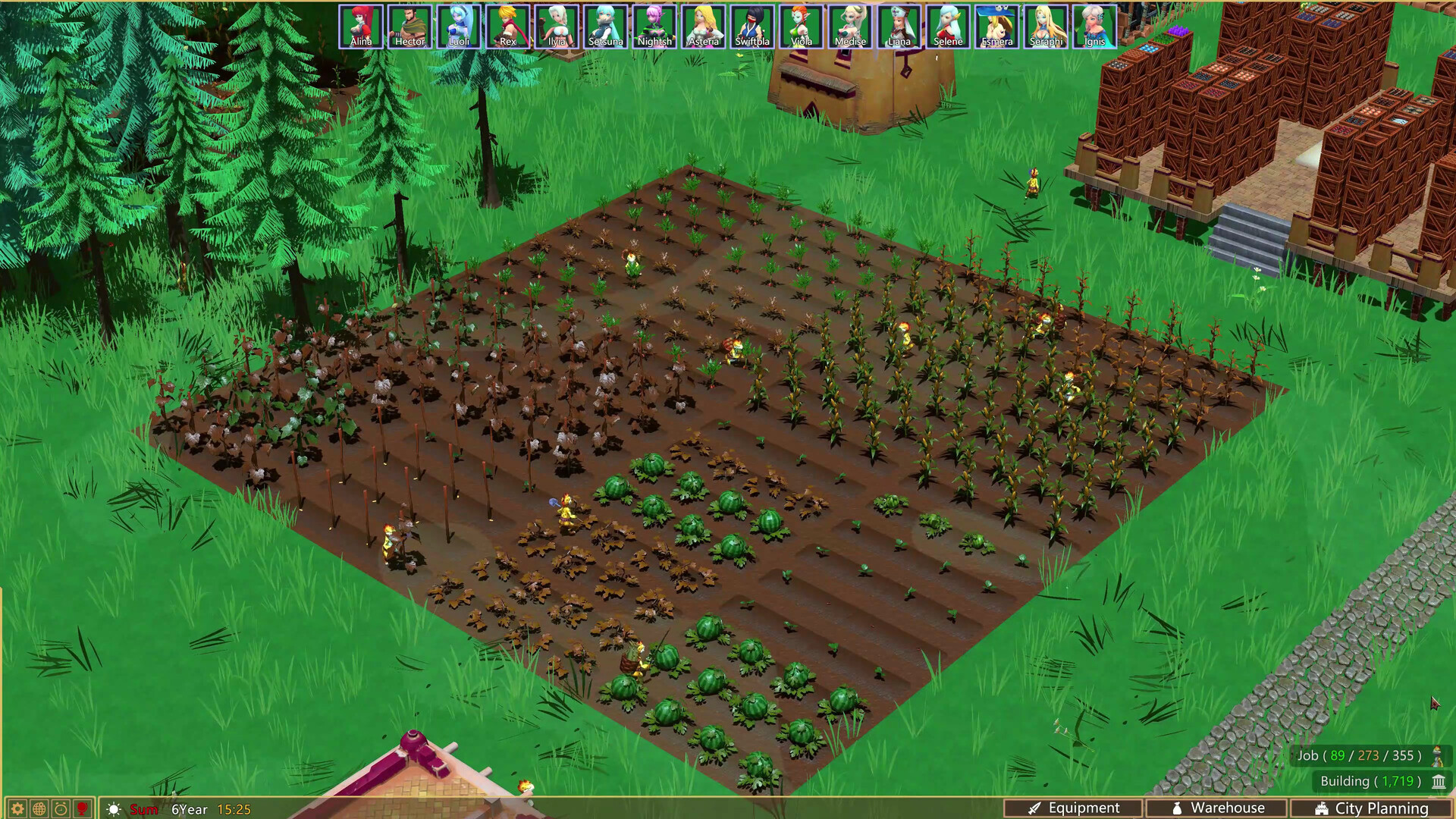Click the castle icon on City Planning button

click(1322, 808)
